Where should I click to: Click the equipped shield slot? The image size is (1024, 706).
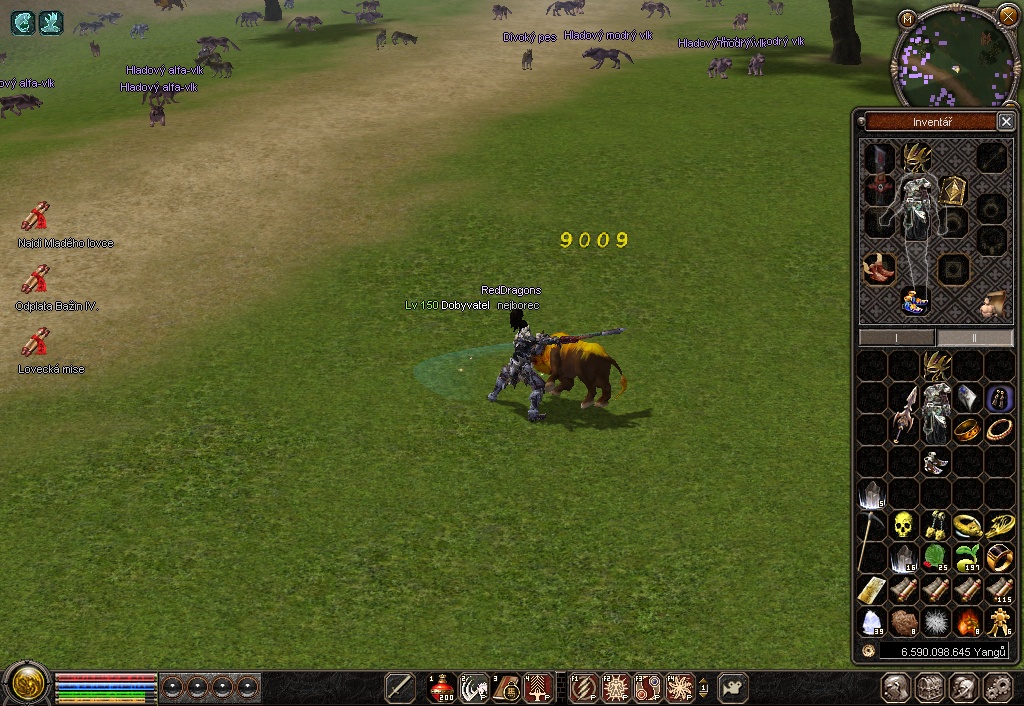pos(953,190)
